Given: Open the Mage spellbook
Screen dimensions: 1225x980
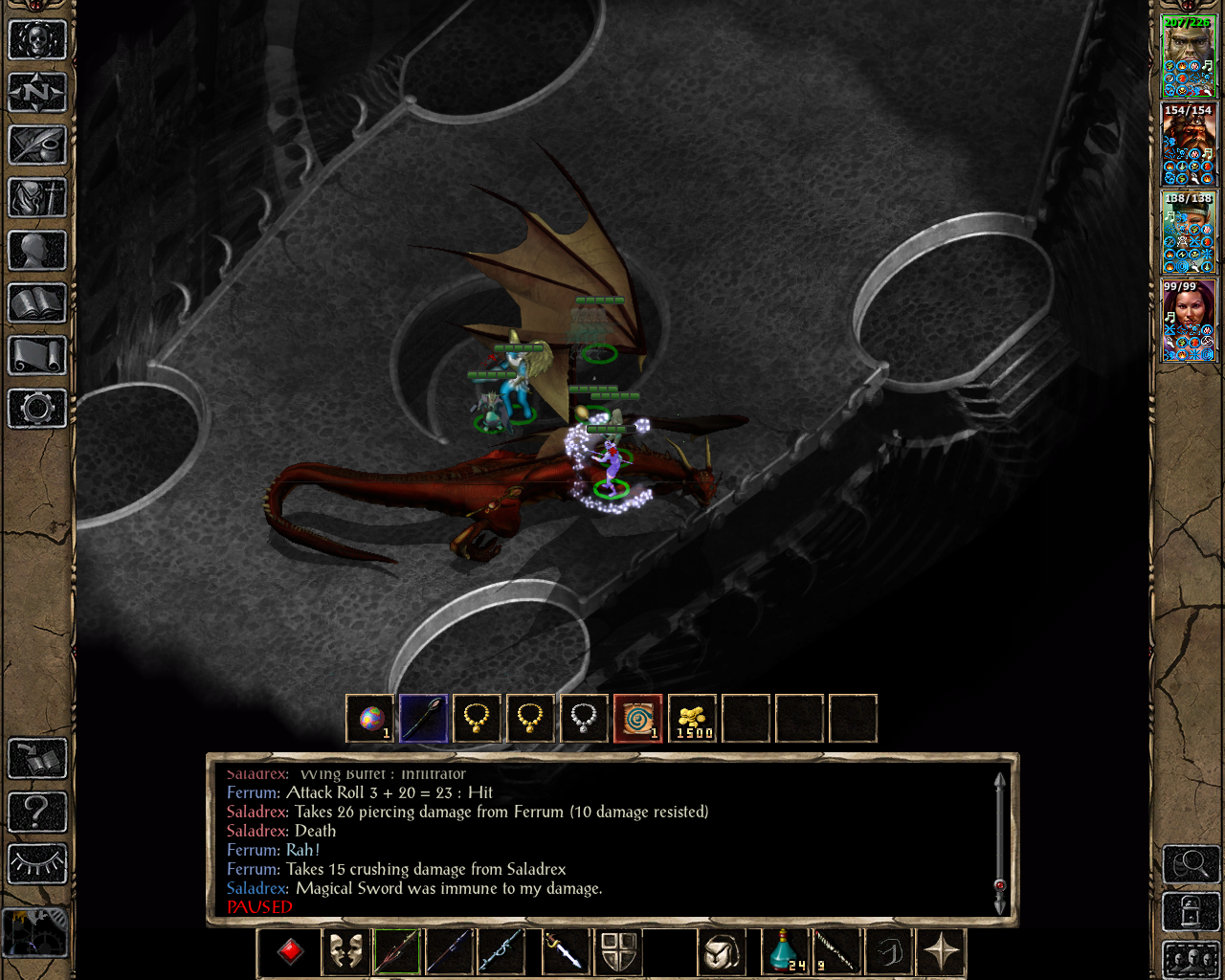Looking at the screenshot, I should coord(36,304).
